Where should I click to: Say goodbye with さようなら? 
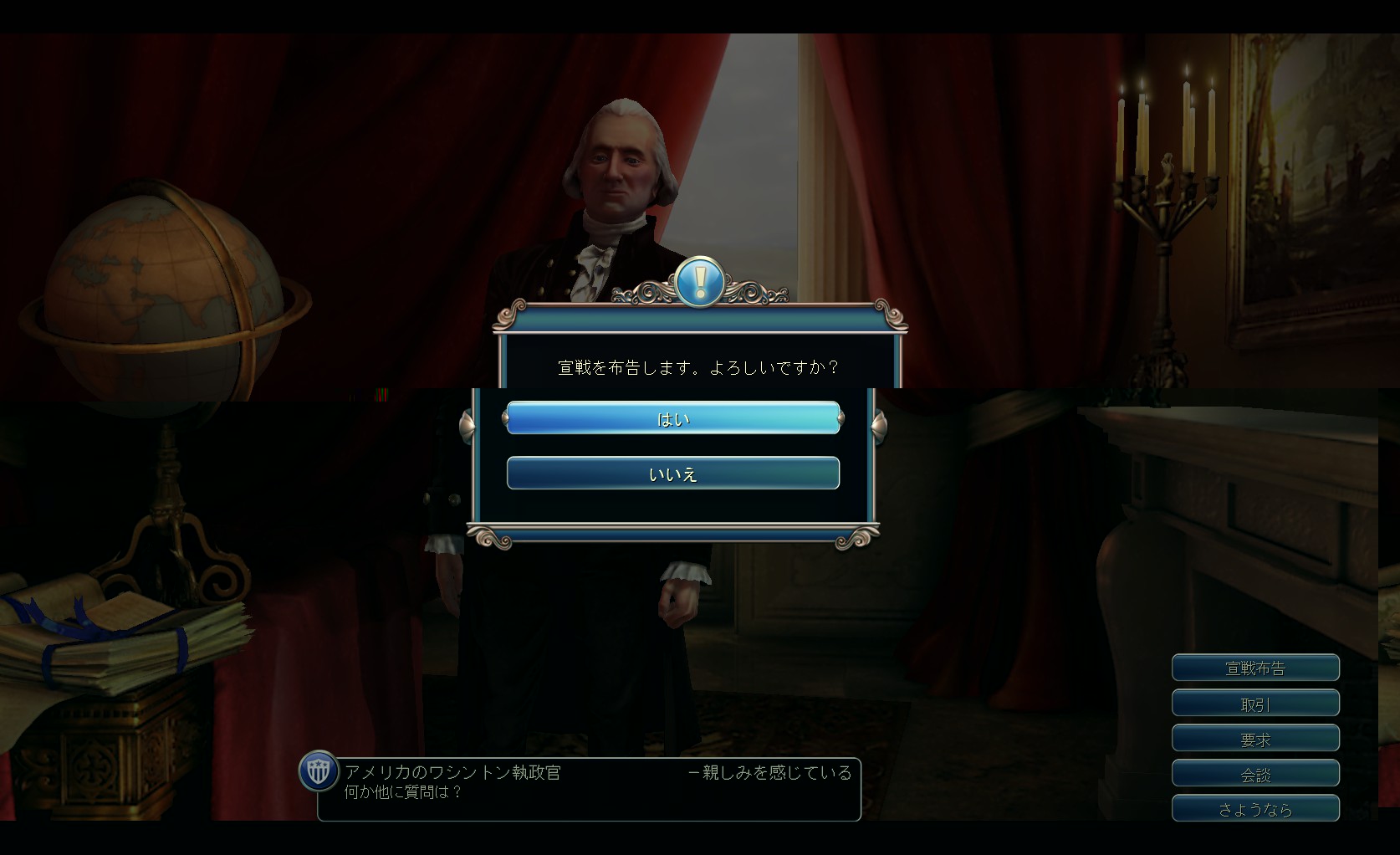click(1255, 809)
